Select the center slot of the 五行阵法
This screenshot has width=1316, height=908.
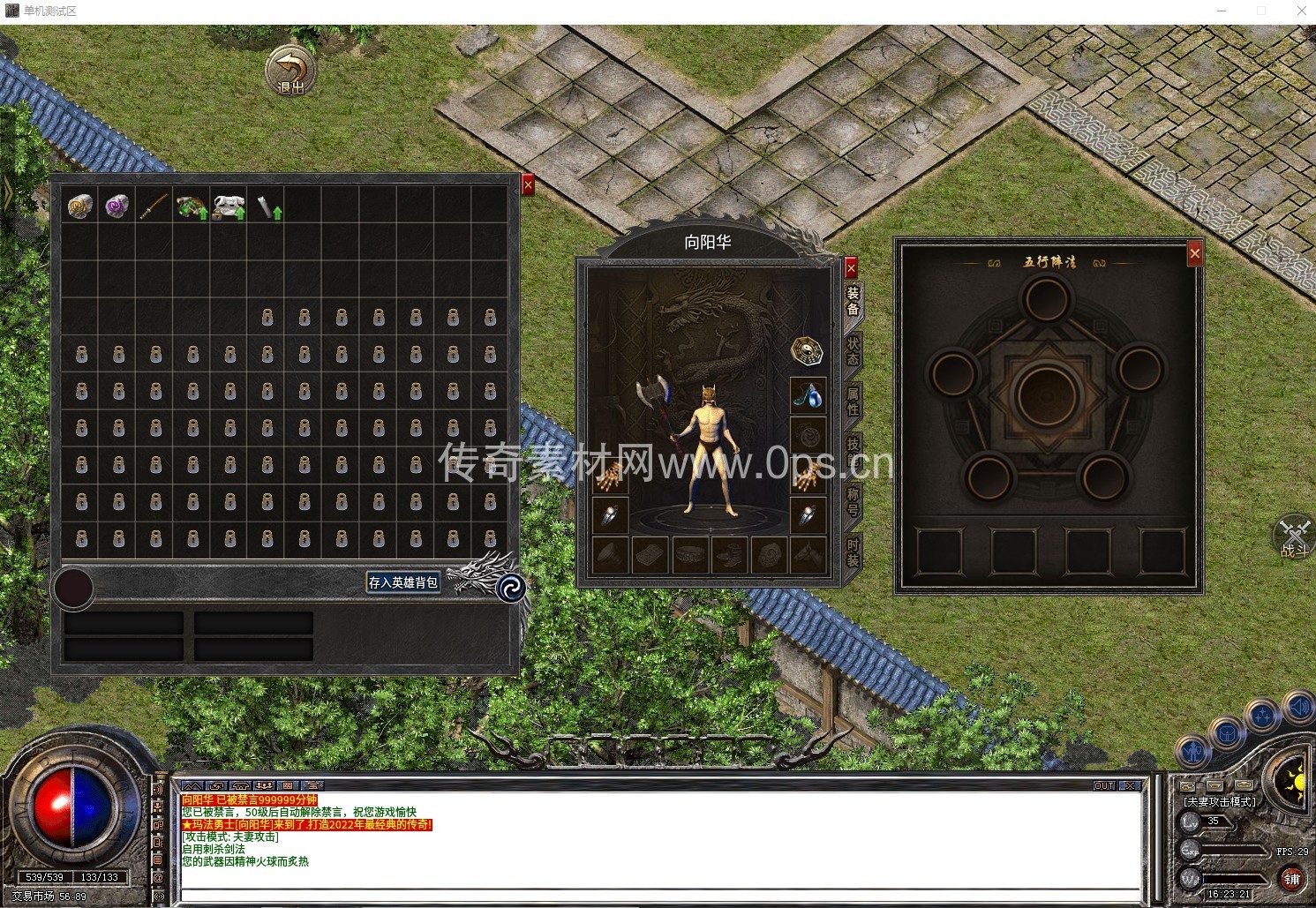pos(1047,394)
